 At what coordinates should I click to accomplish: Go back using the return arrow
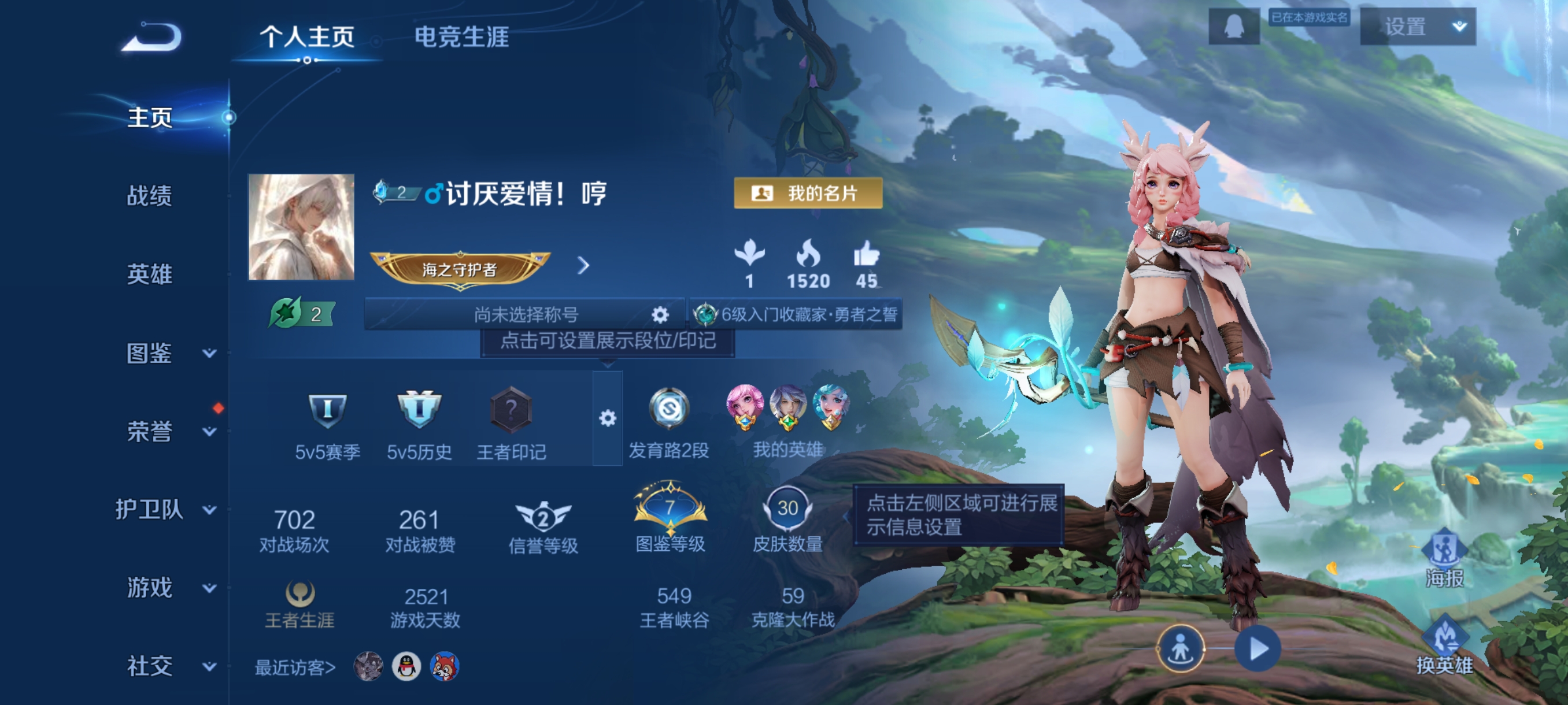point(151,38)
